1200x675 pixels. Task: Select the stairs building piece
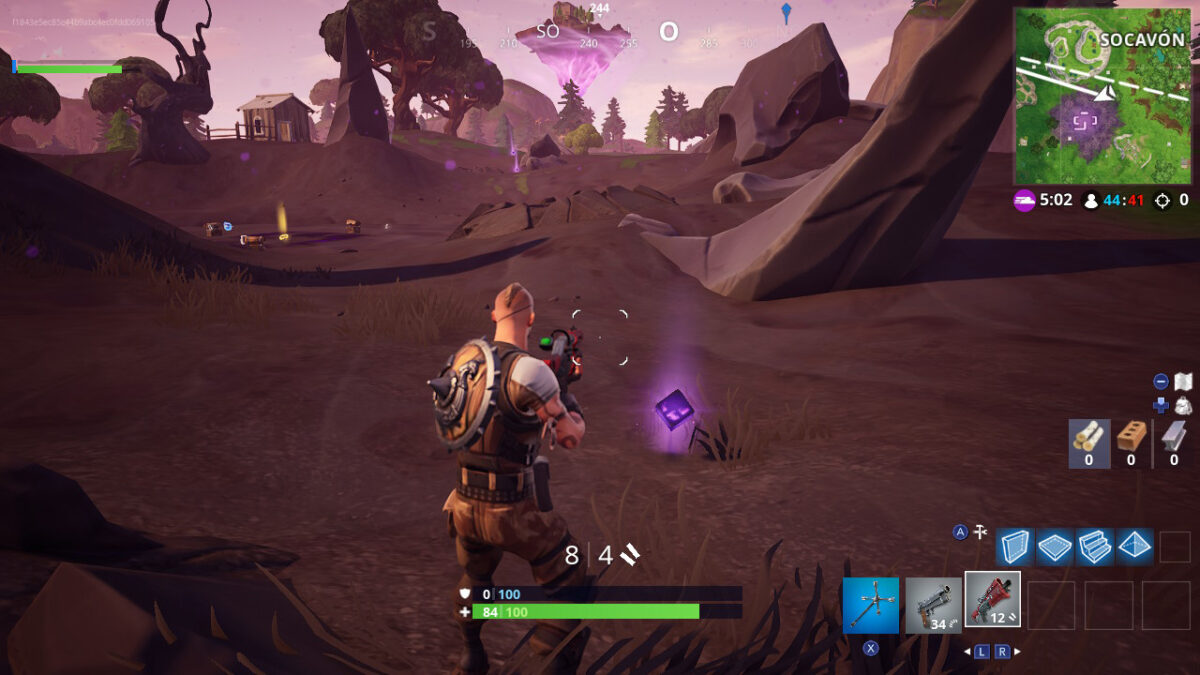point(1095,547)
